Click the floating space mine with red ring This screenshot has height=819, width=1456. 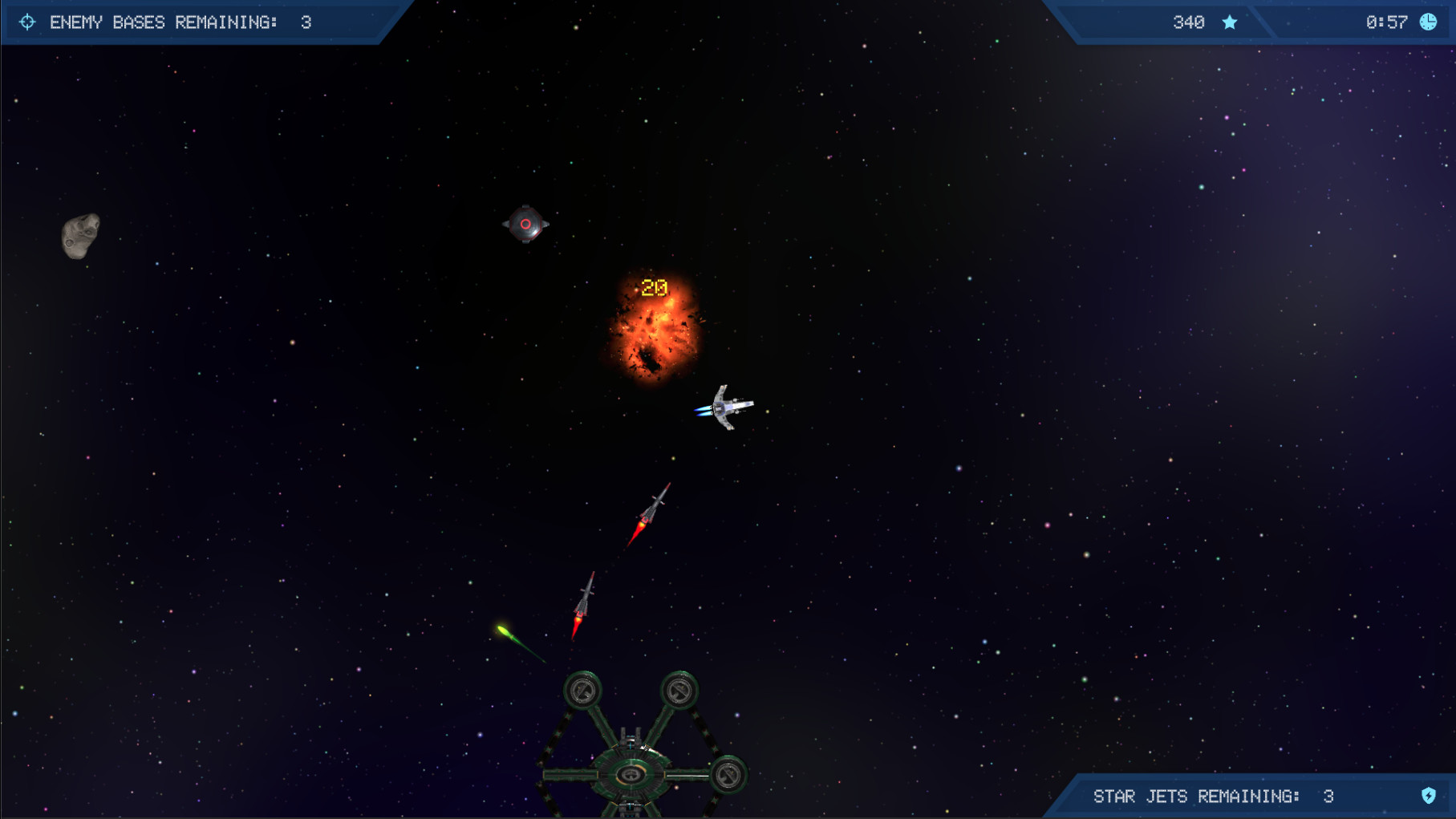point(525,222)
